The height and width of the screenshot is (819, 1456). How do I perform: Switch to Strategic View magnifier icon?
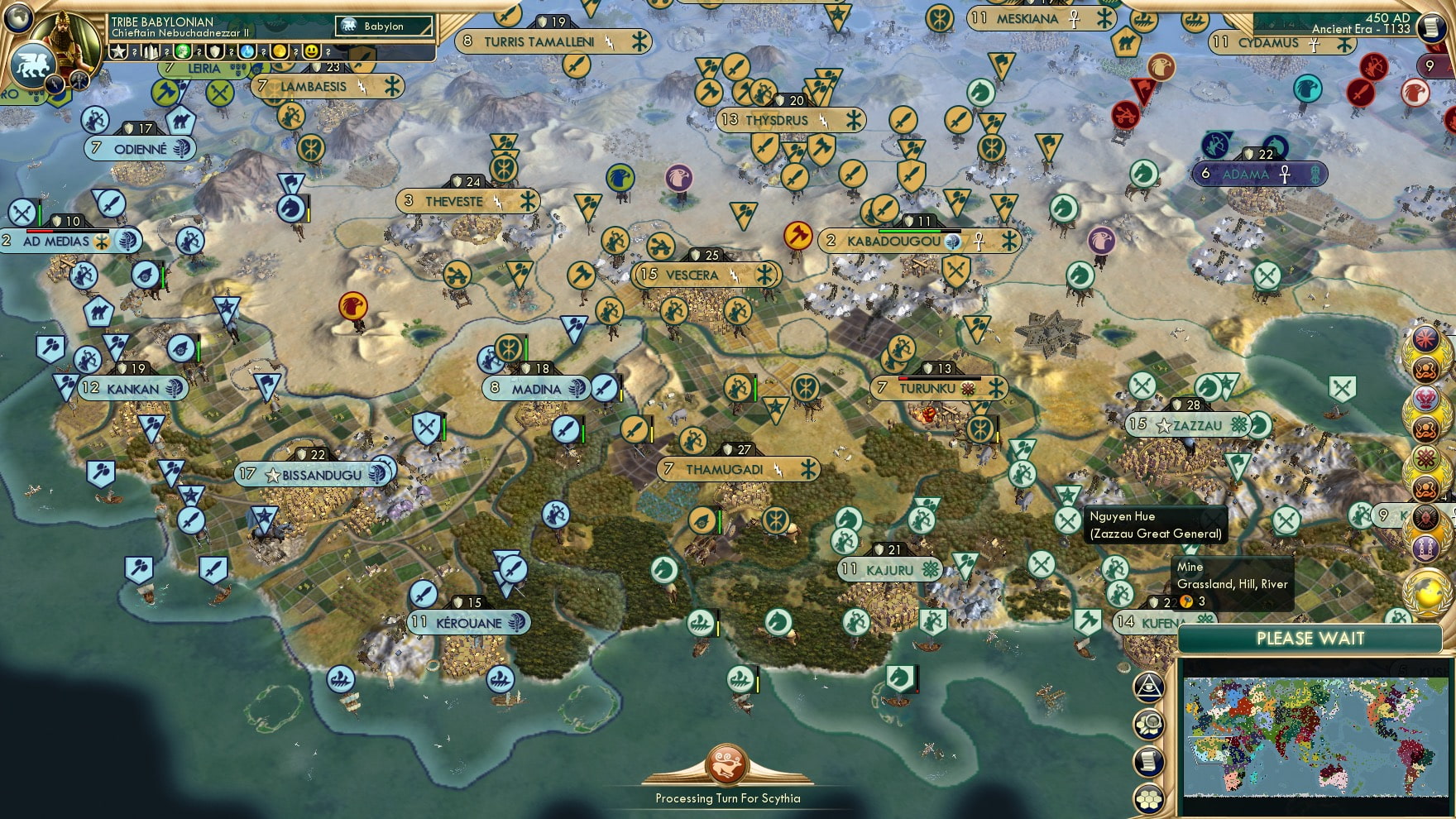pos(1147,723)
